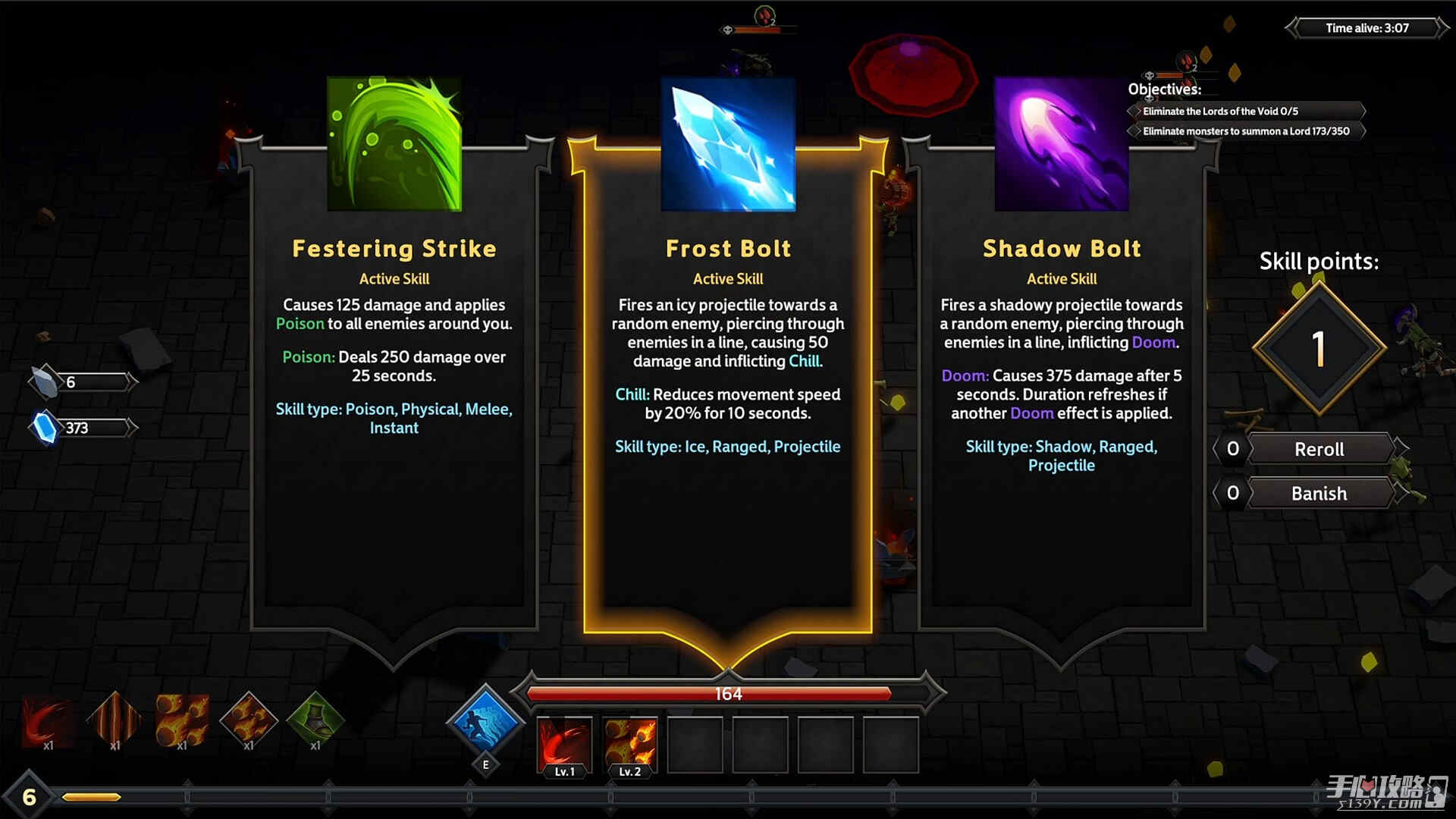The image size is (1456, 819).
Task: Activate the blue dash ability icon
Action: point(485,721)
